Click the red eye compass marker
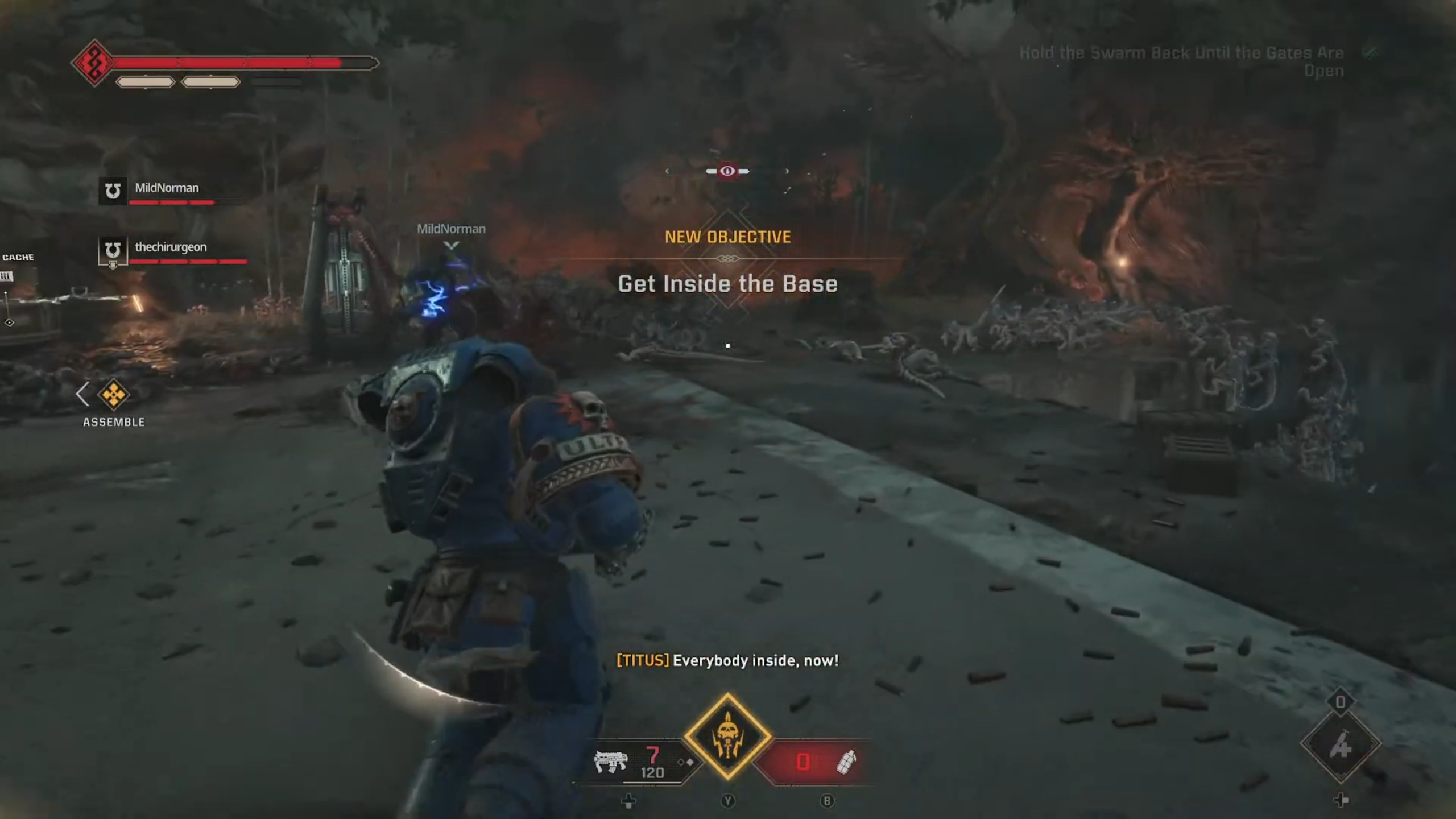Viewport: 1456px width, 819px height. click(727, 171)
